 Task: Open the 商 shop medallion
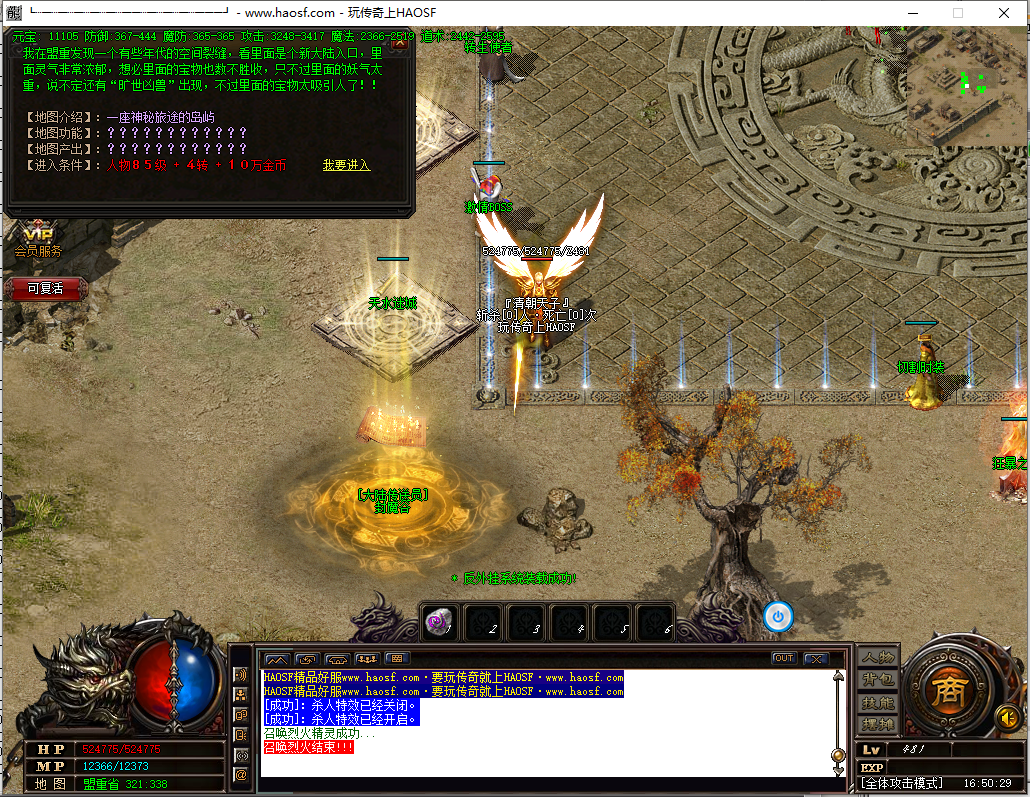point(946,689)
